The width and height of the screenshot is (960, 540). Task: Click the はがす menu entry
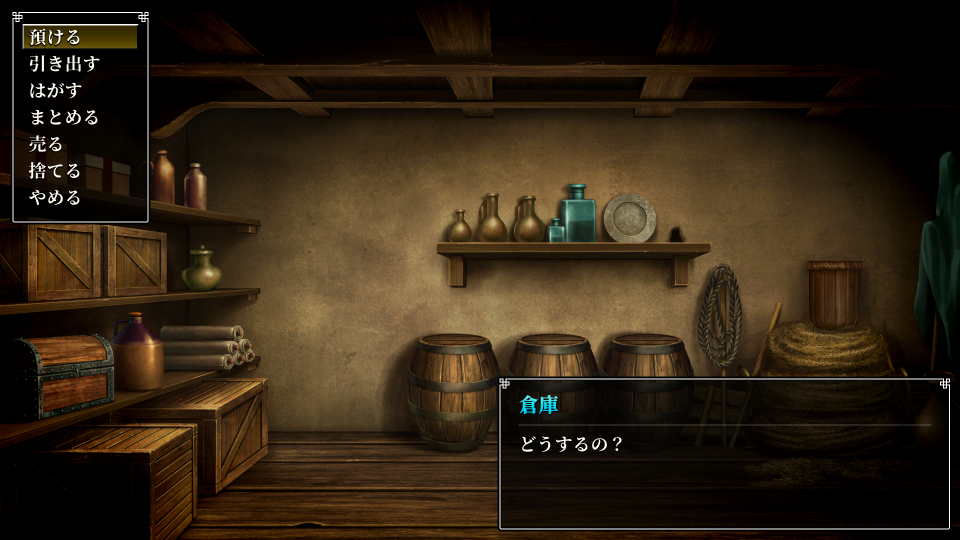pyautogui.click(x=55, y=91)
